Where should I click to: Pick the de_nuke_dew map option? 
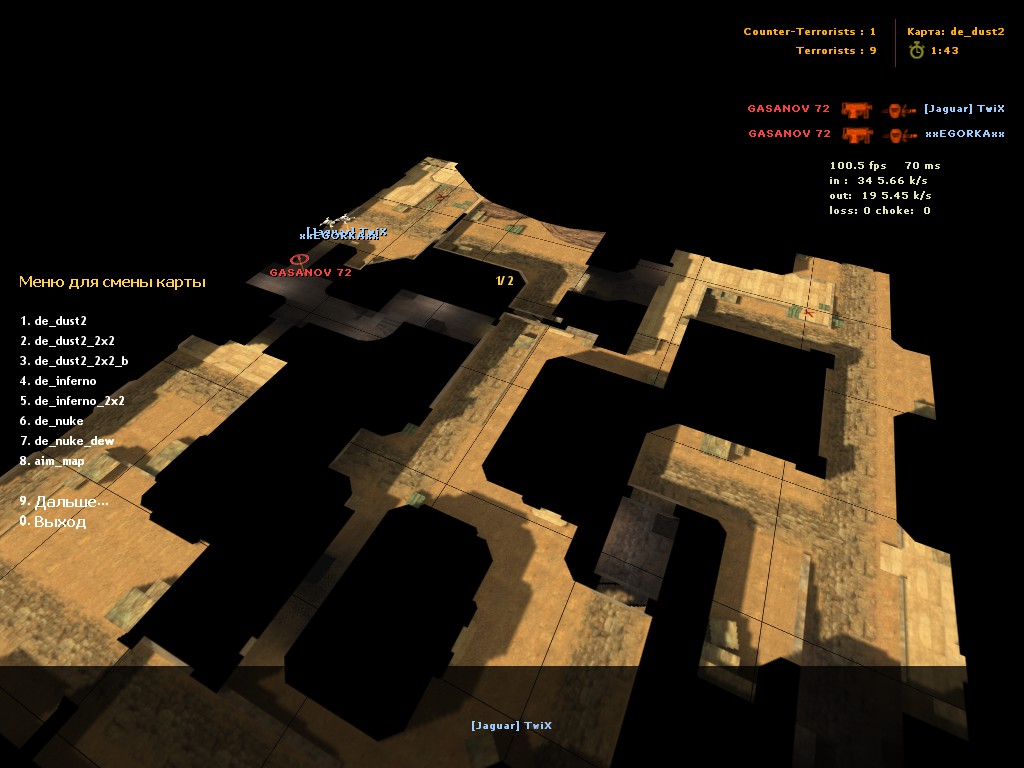click(x=74, y=441)
